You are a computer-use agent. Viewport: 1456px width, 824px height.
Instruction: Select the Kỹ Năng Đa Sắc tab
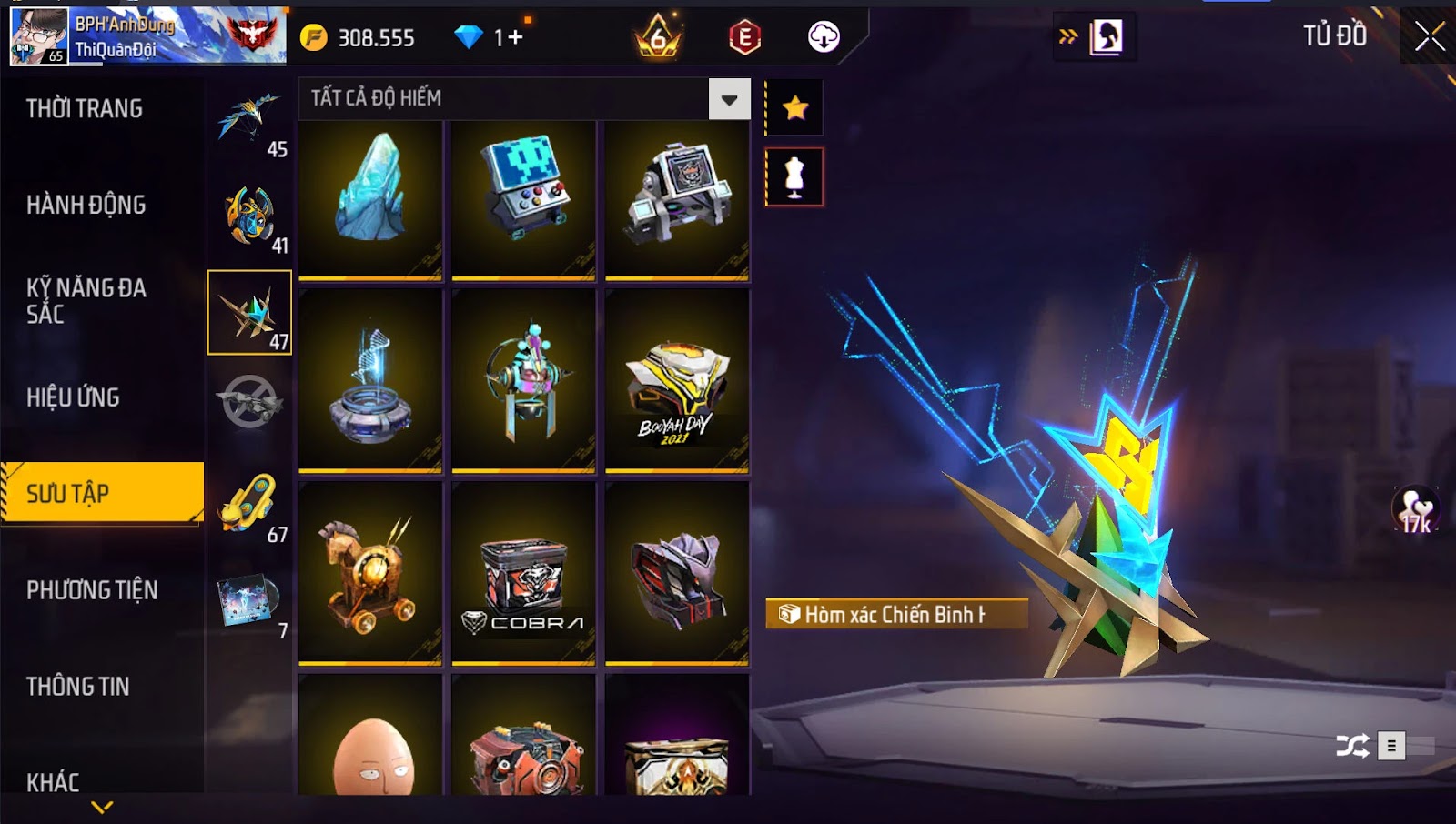pyautogui.click(x=86, y=301)
